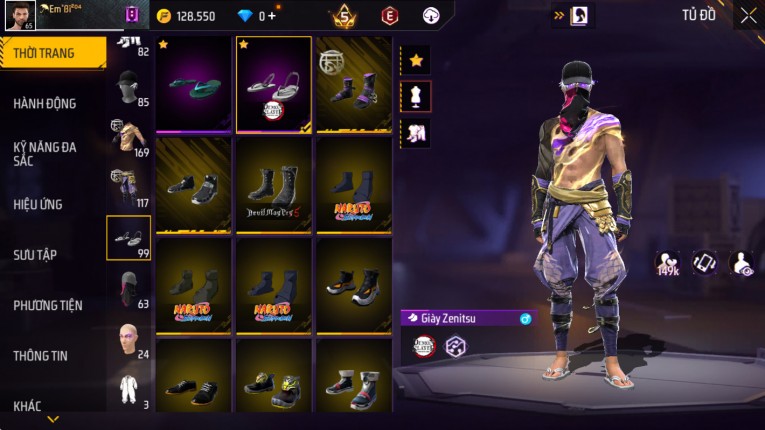Choose the Devil May Cry boots

(274, 186)
